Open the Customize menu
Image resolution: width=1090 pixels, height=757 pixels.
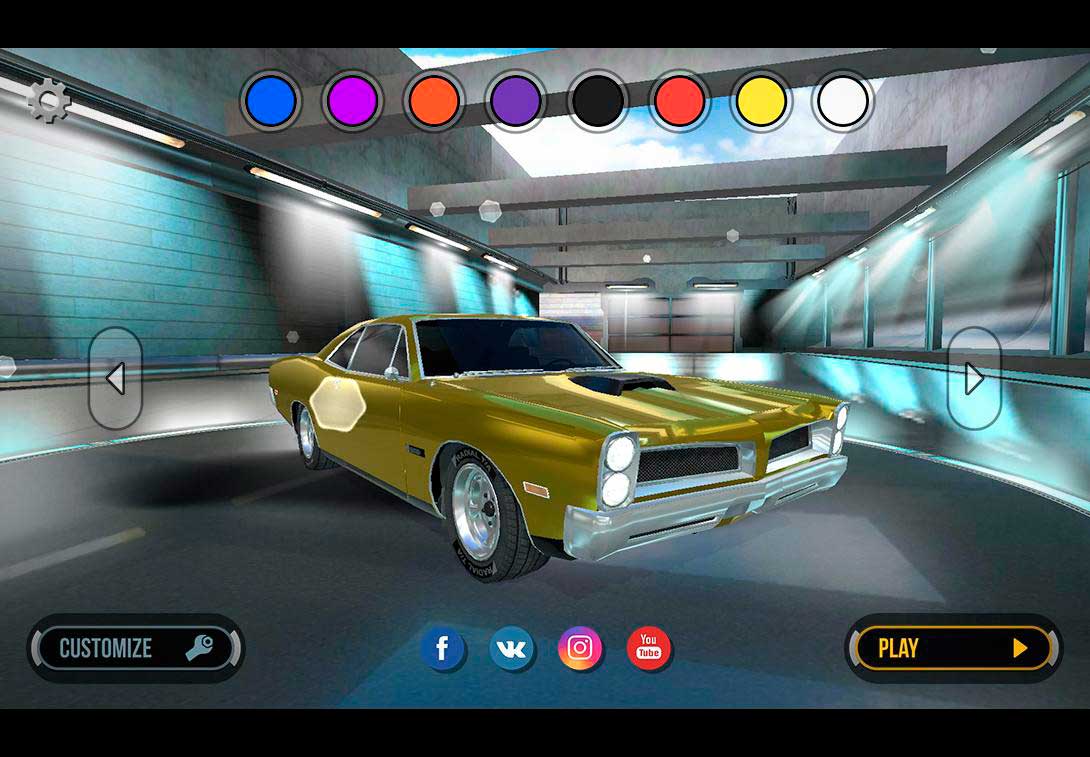pyautogui.click(x=136, y=648)
